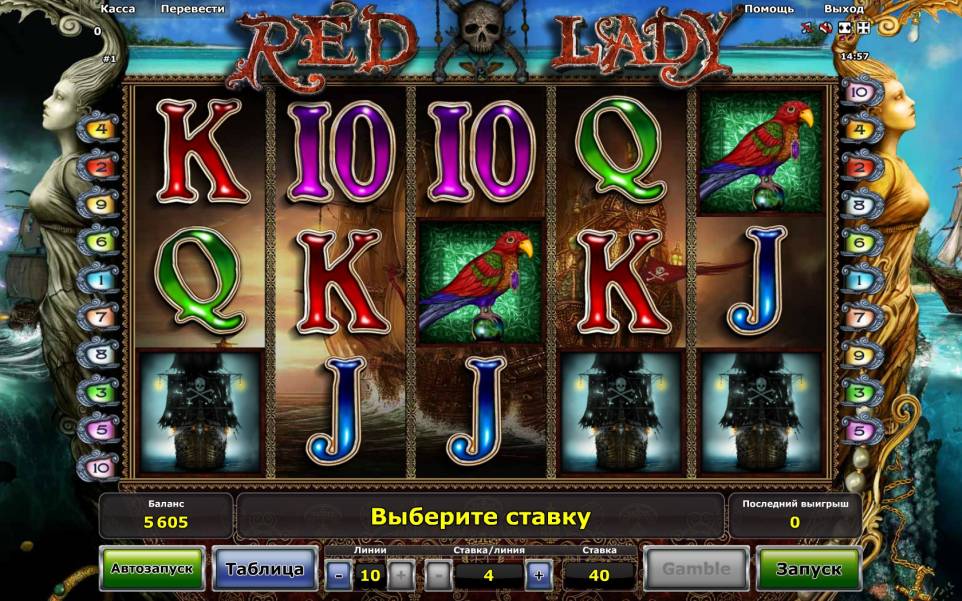Spin the reels with Запуск
The width and height of the screenshot is (962, 601).
point(809,569)
